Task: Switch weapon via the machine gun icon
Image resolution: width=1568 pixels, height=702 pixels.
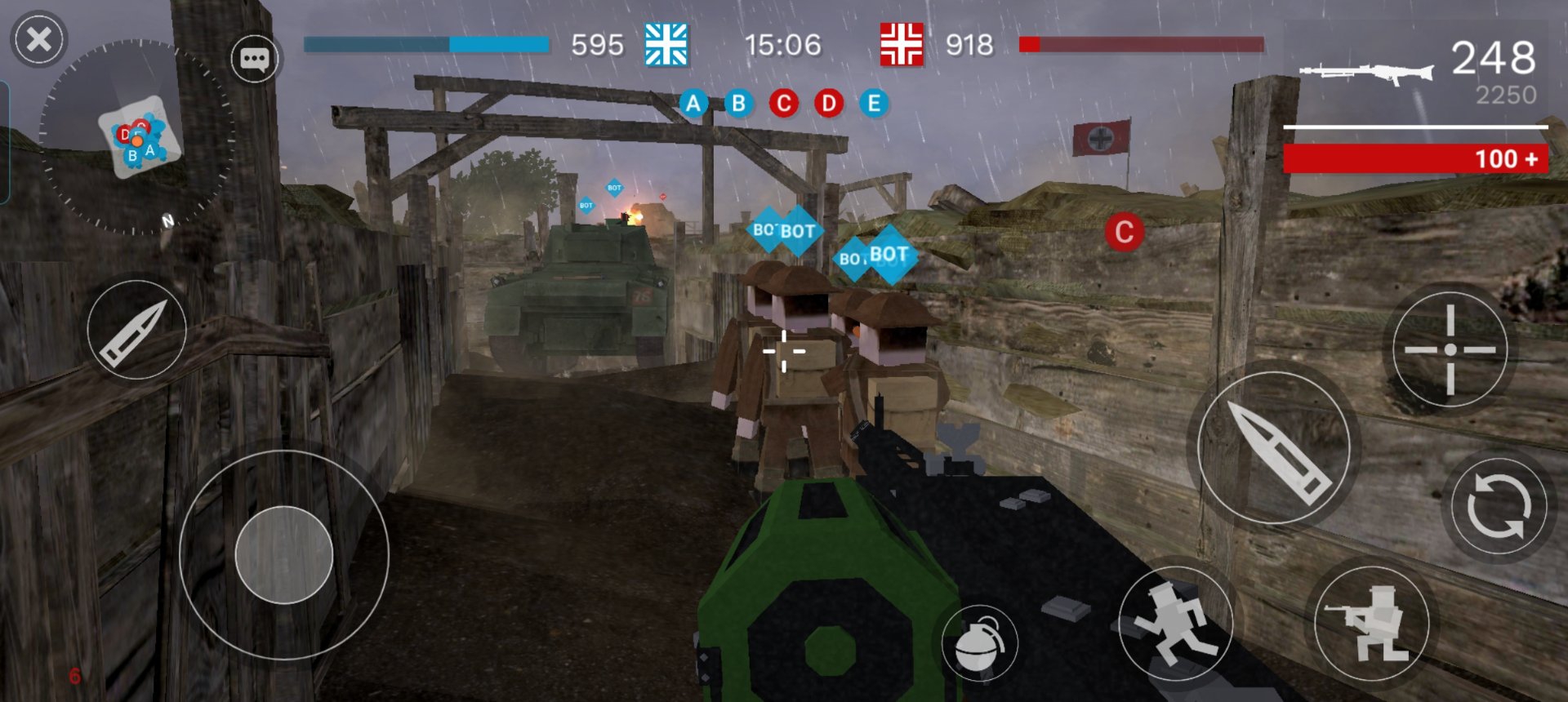Action: coord(1366,72)
